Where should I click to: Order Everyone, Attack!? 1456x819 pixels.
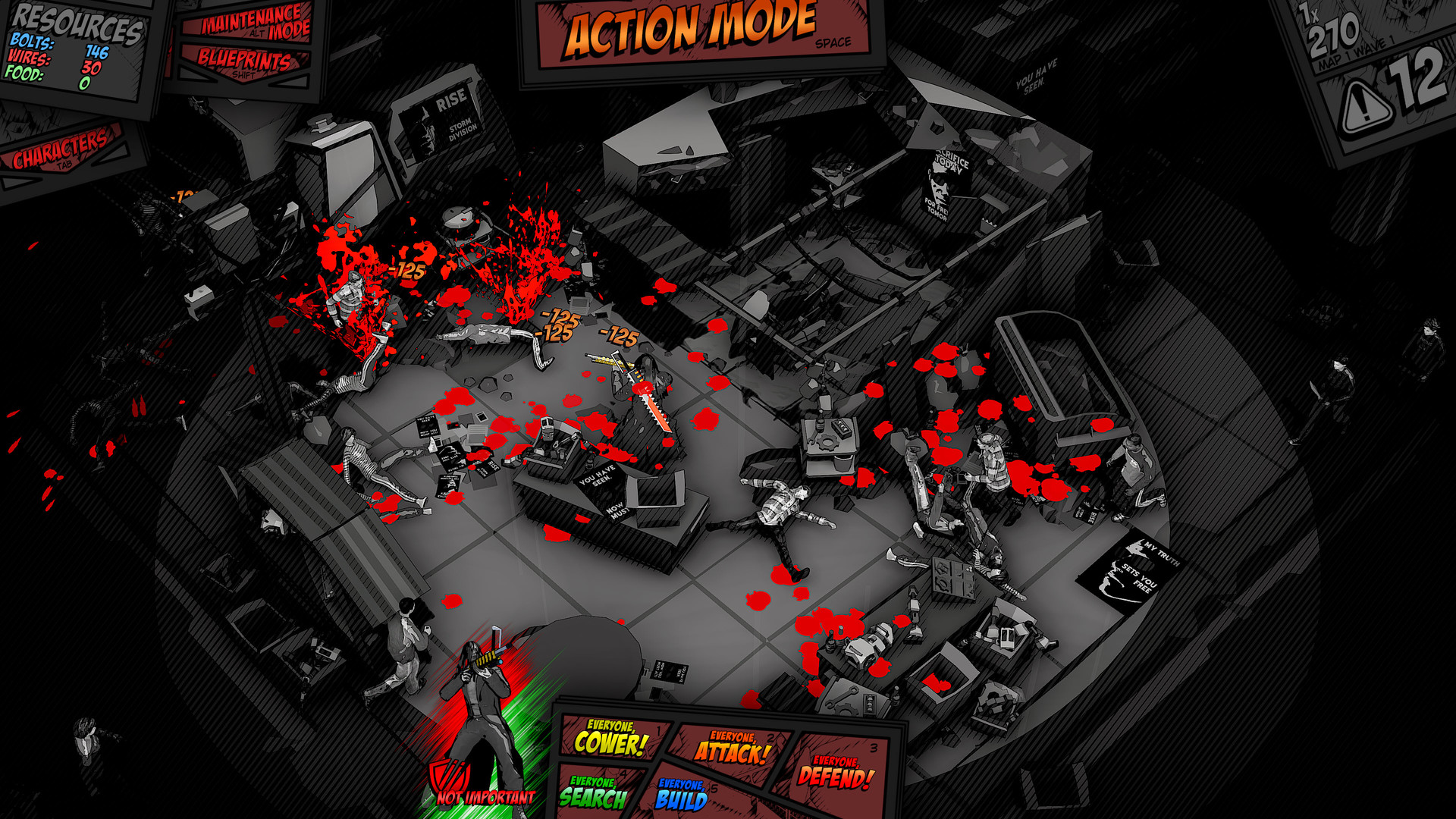[733, 748]
